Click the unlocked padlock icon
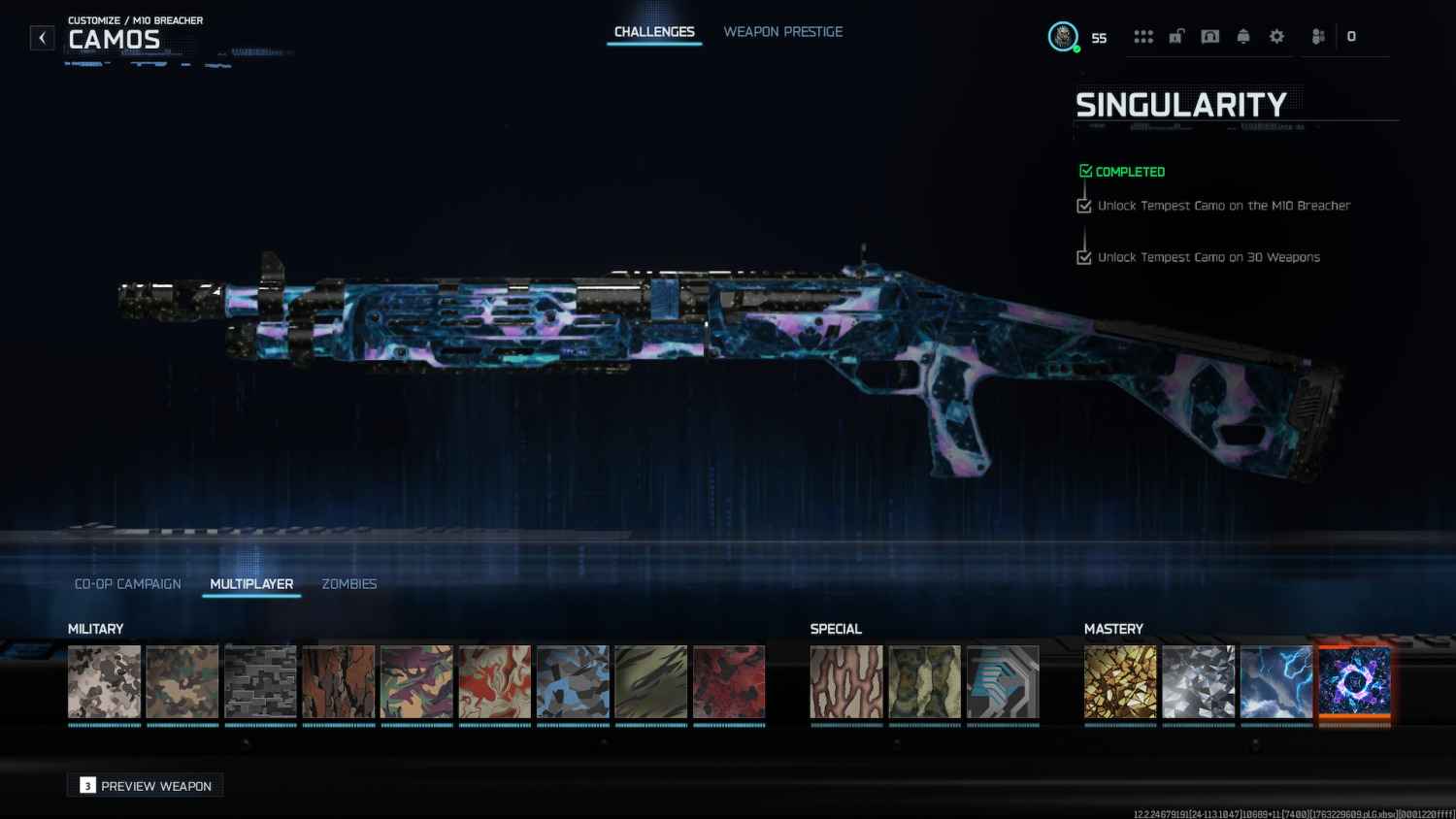The width and height of the screenshot is (1456, 819). coord(1176,36)
